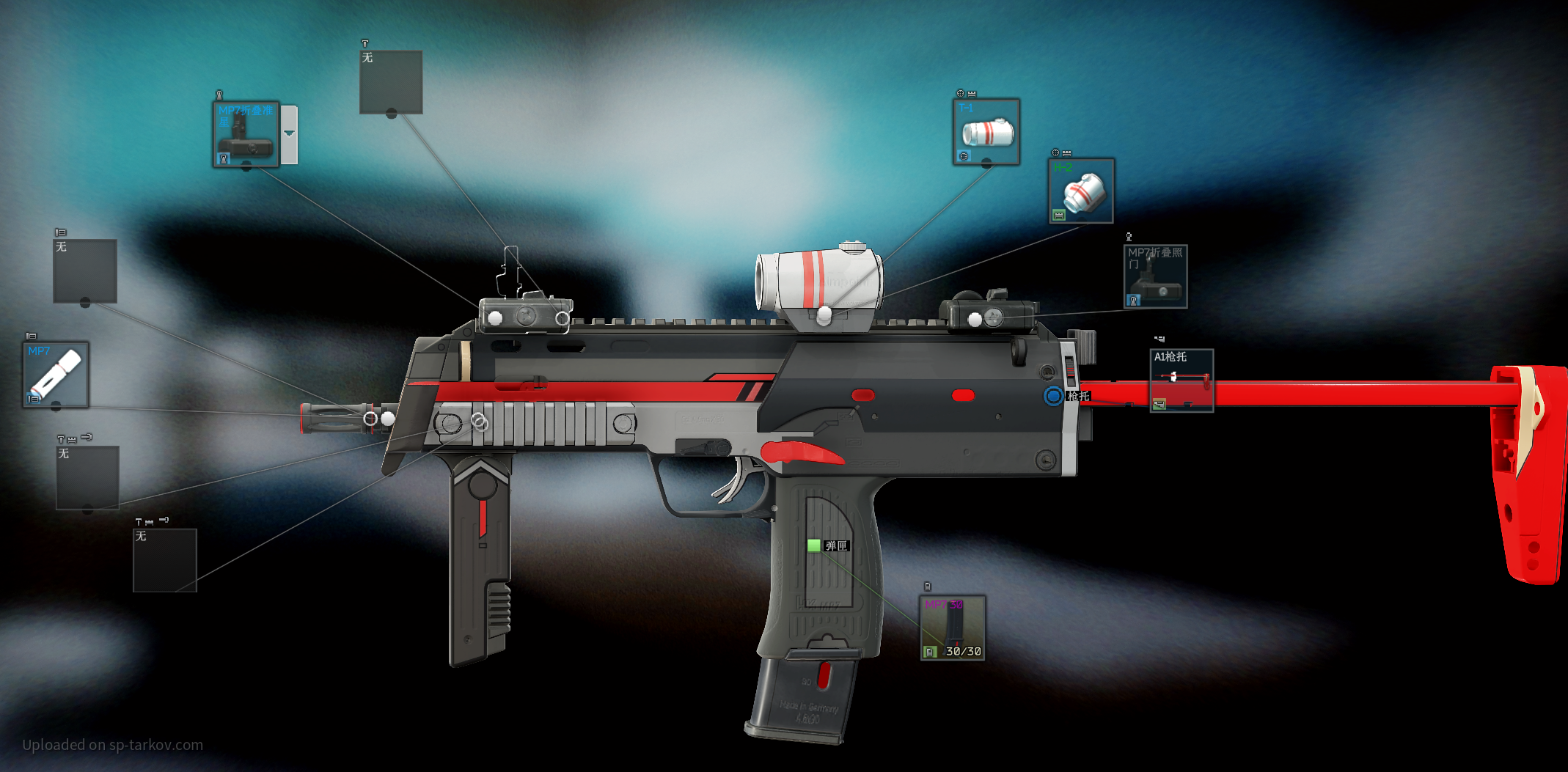Click the 弹匣 magazine marker on the grip
The width and height of the screenshot is (1568, 772).
pos(814,545)
